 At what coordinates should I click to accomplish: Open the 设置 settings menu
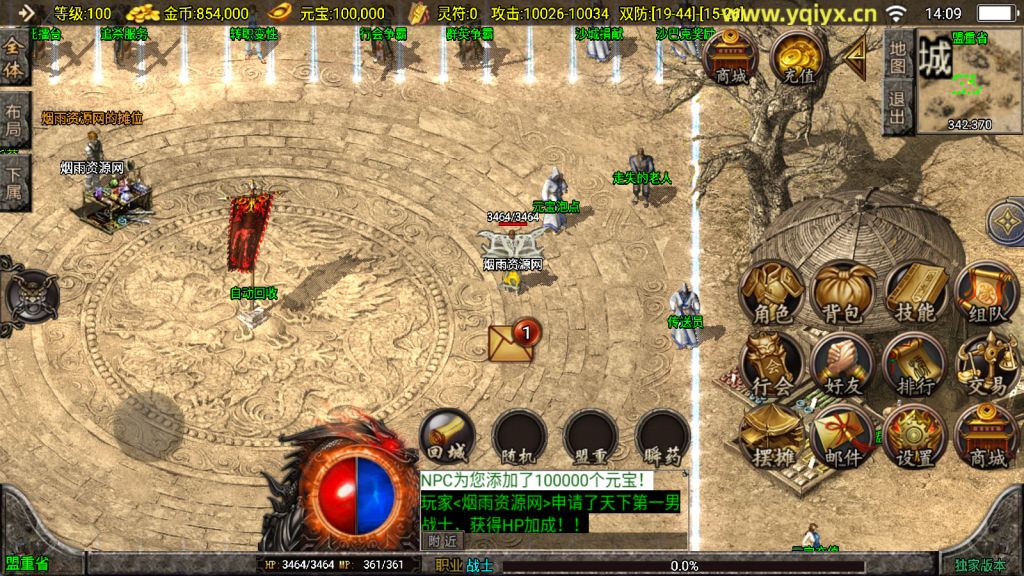click(x=914, y=438)
